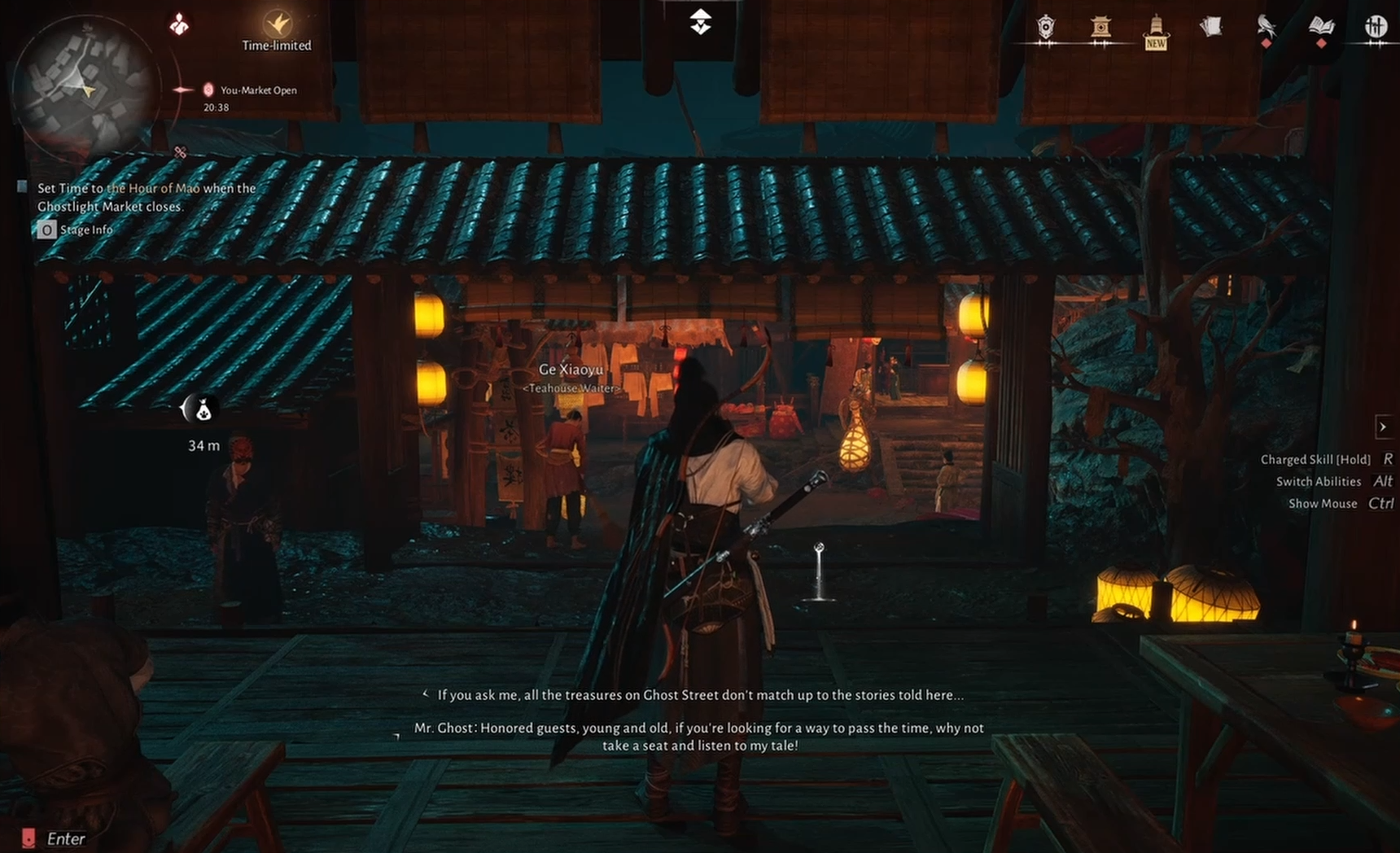This screenshot has width=1400, height=853.
Task: Click the 20:38 market countdown timer
Action: [x=215, y=107]
